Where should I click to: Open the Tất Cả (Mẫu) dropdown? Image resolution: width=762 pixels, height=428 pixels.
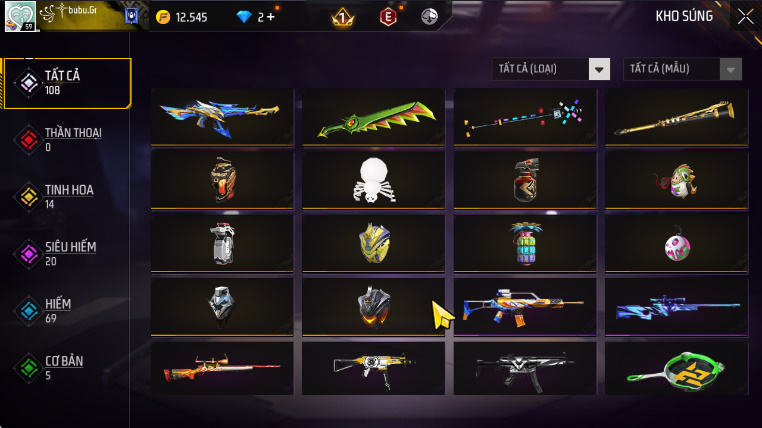(x=683, y=69)
